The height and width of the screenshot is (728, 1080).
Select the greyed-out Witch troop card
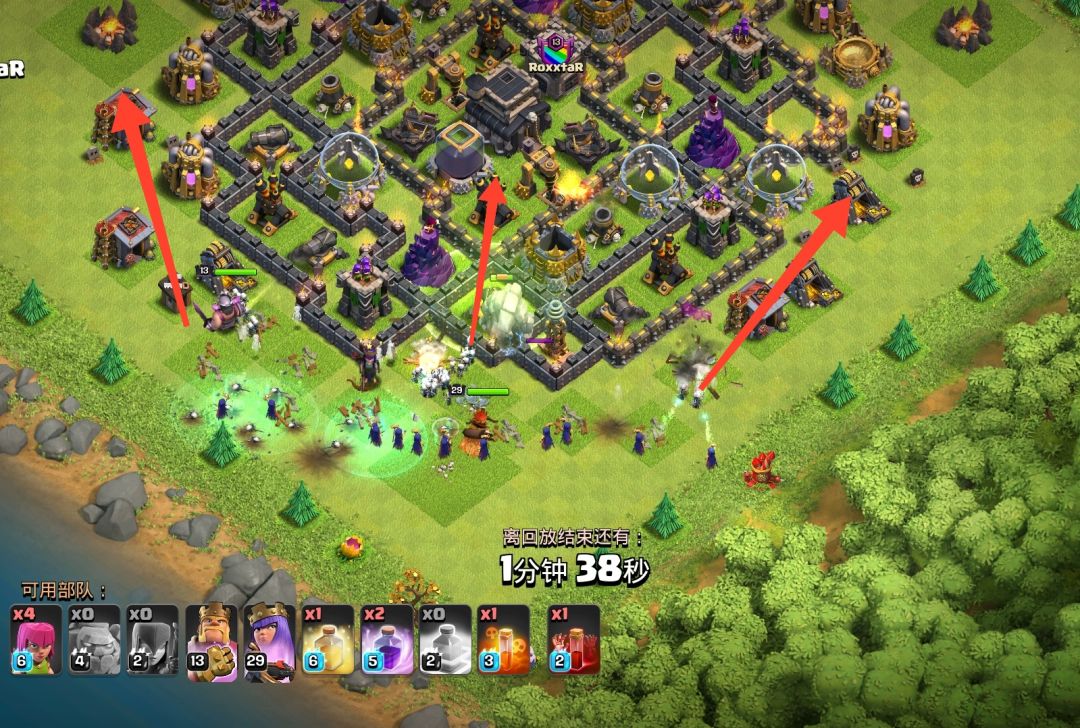(x=152, y=640)
